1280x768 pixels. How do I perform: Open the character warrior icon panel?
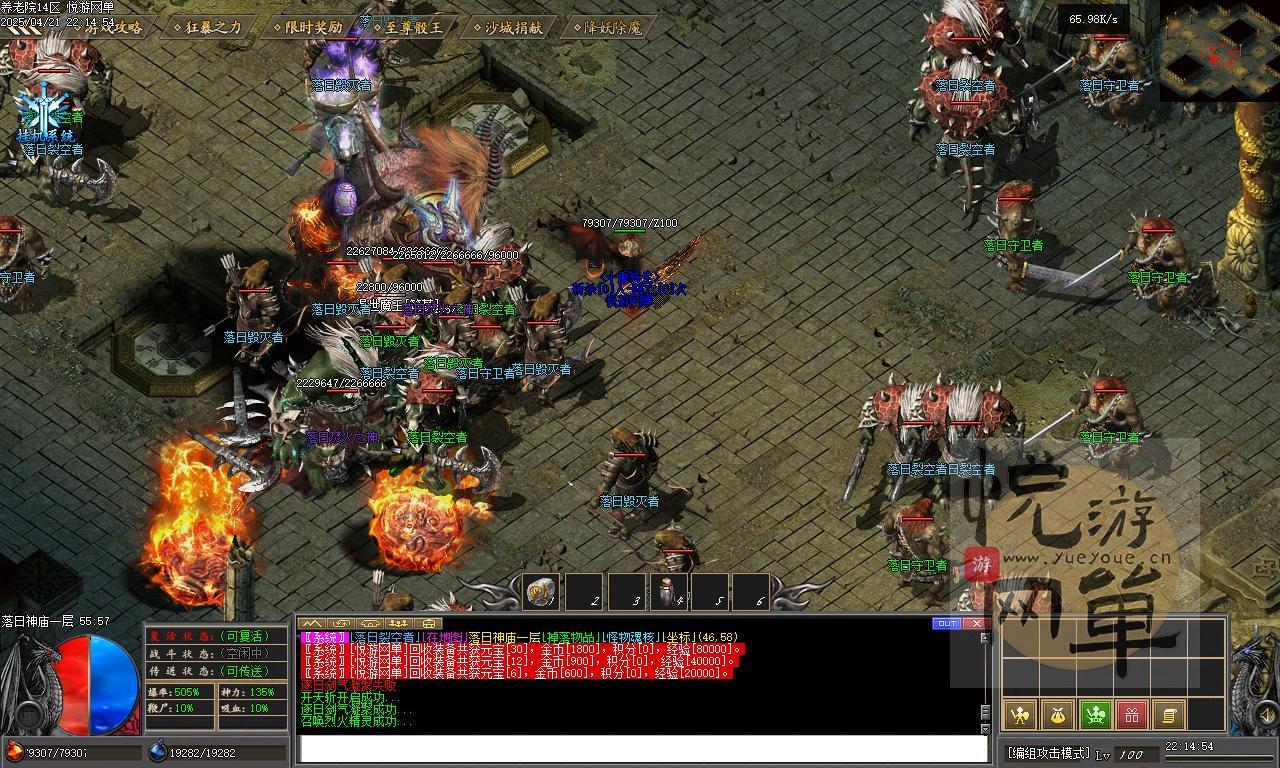(1020, 715)
